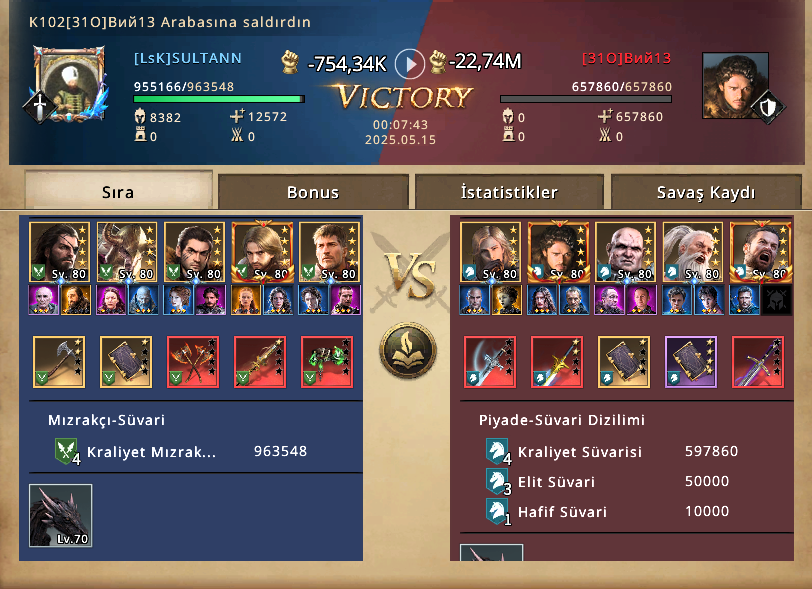The height and width of the screenshot is (589, 812).
Task: Select the Lv.70 dragon portrait
Action: (x=61, y=515)
